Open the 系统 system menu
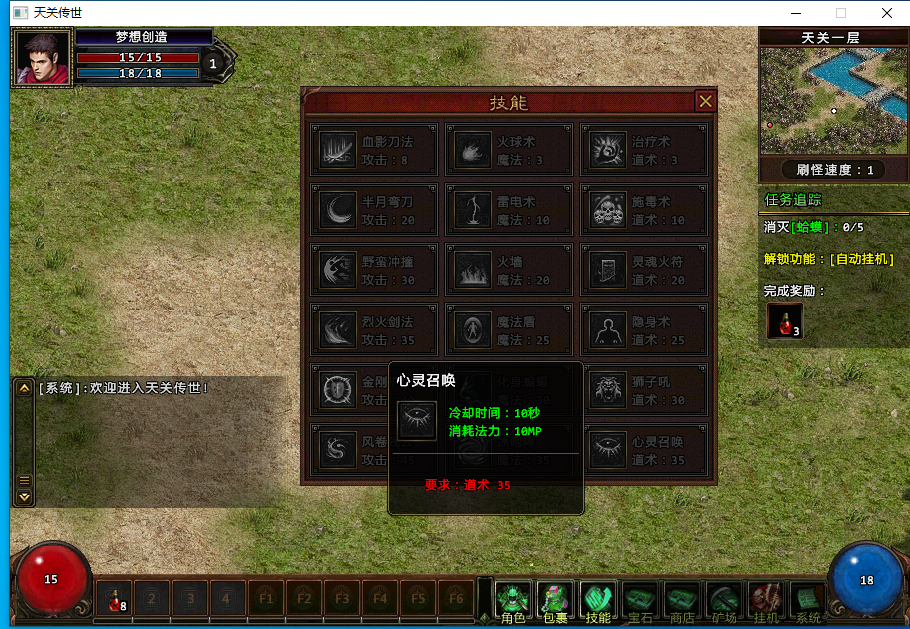910x629 pixels. pyautogui.click(x=808, y=601)
